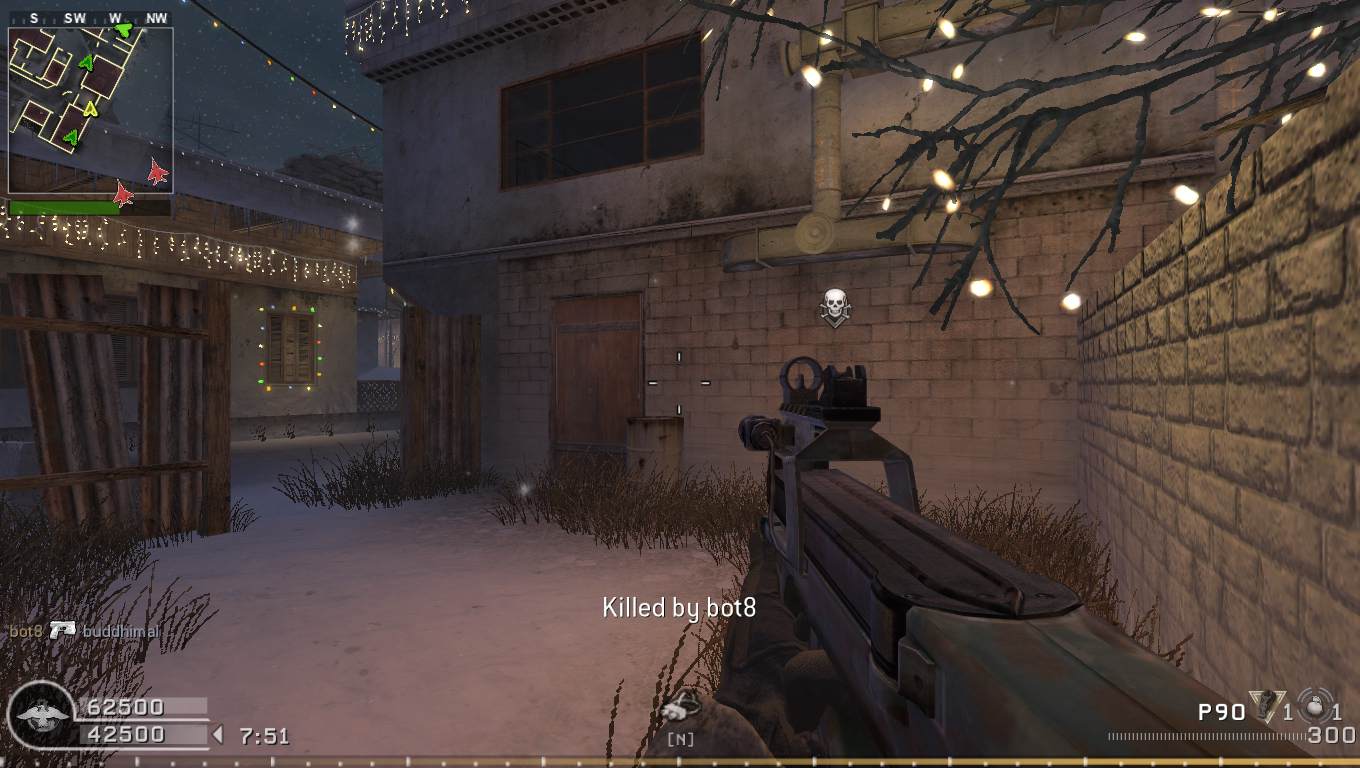Select the frag grenade icon
Viewport: 1360px width, 768px height.
[x=1315, y=705]
